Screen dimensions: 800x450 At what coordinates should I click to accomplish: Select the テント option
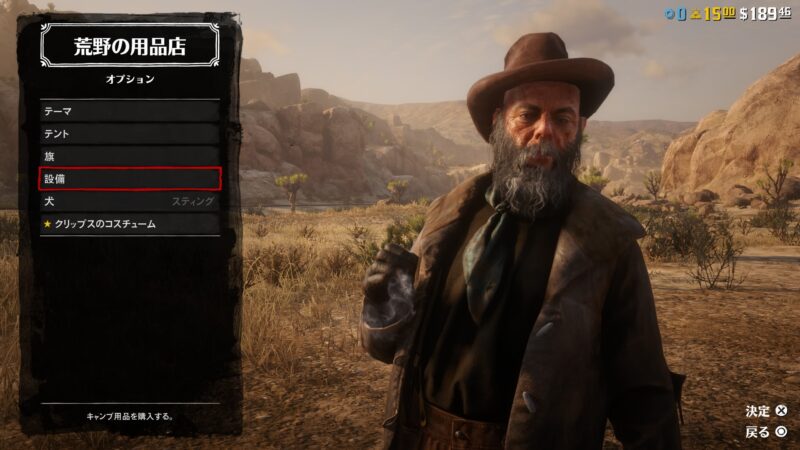coord(129,134)
